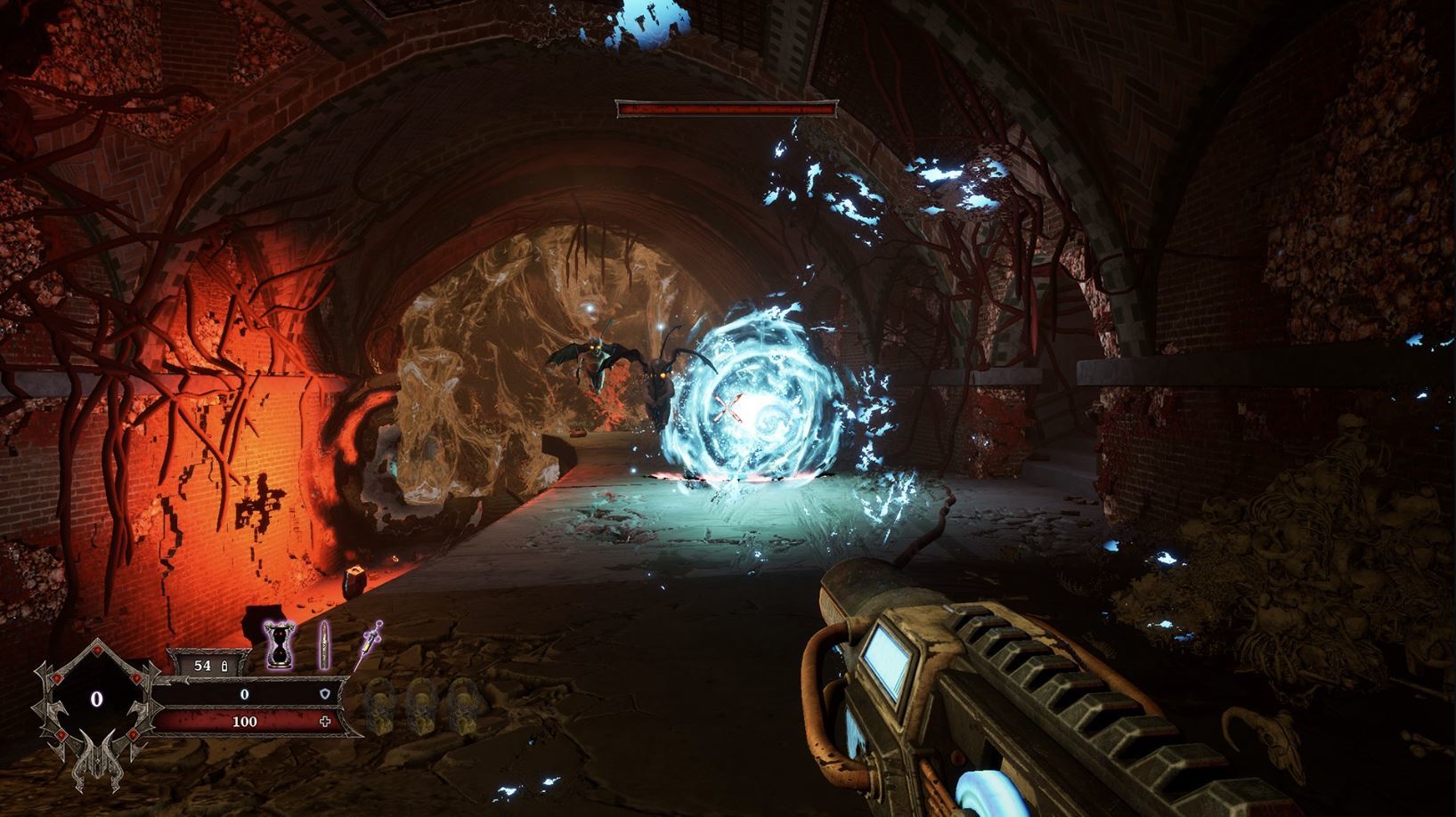Click the boss health bar at the top
The image size is (1456, 817).
coord(726,109)
